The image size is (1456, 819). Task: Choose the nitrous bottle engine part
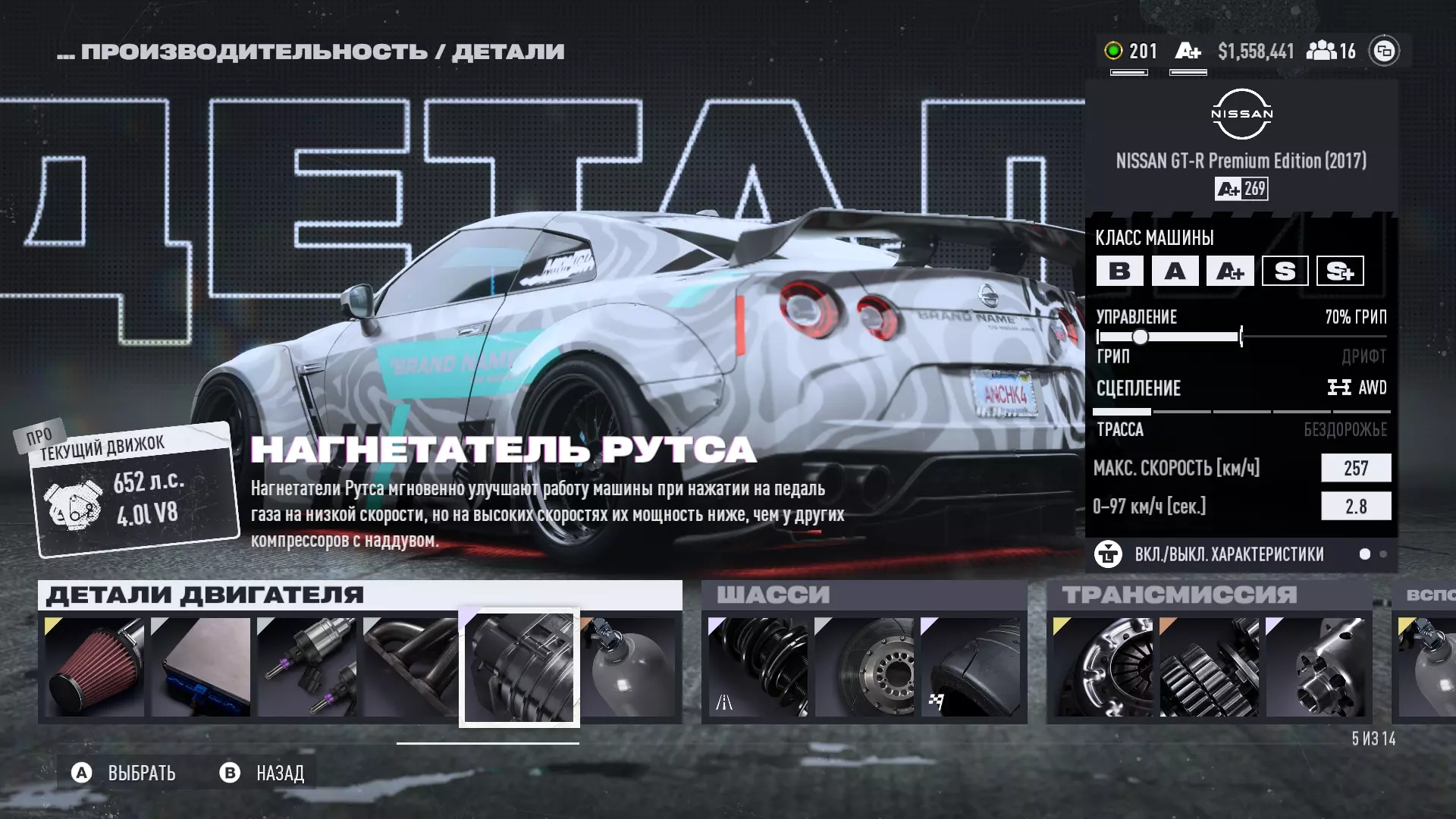click(629, 667)
